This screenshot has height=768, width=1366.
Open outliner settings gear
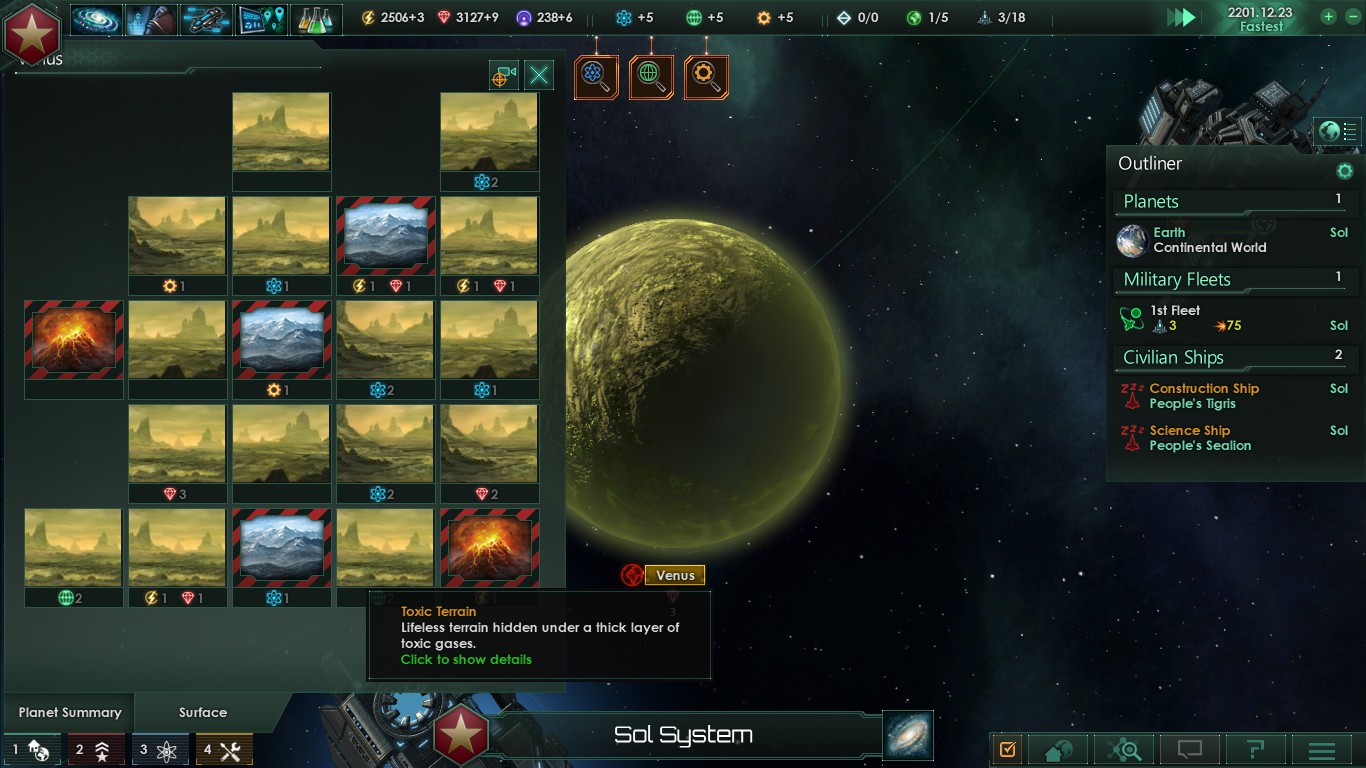(1345, 171)
